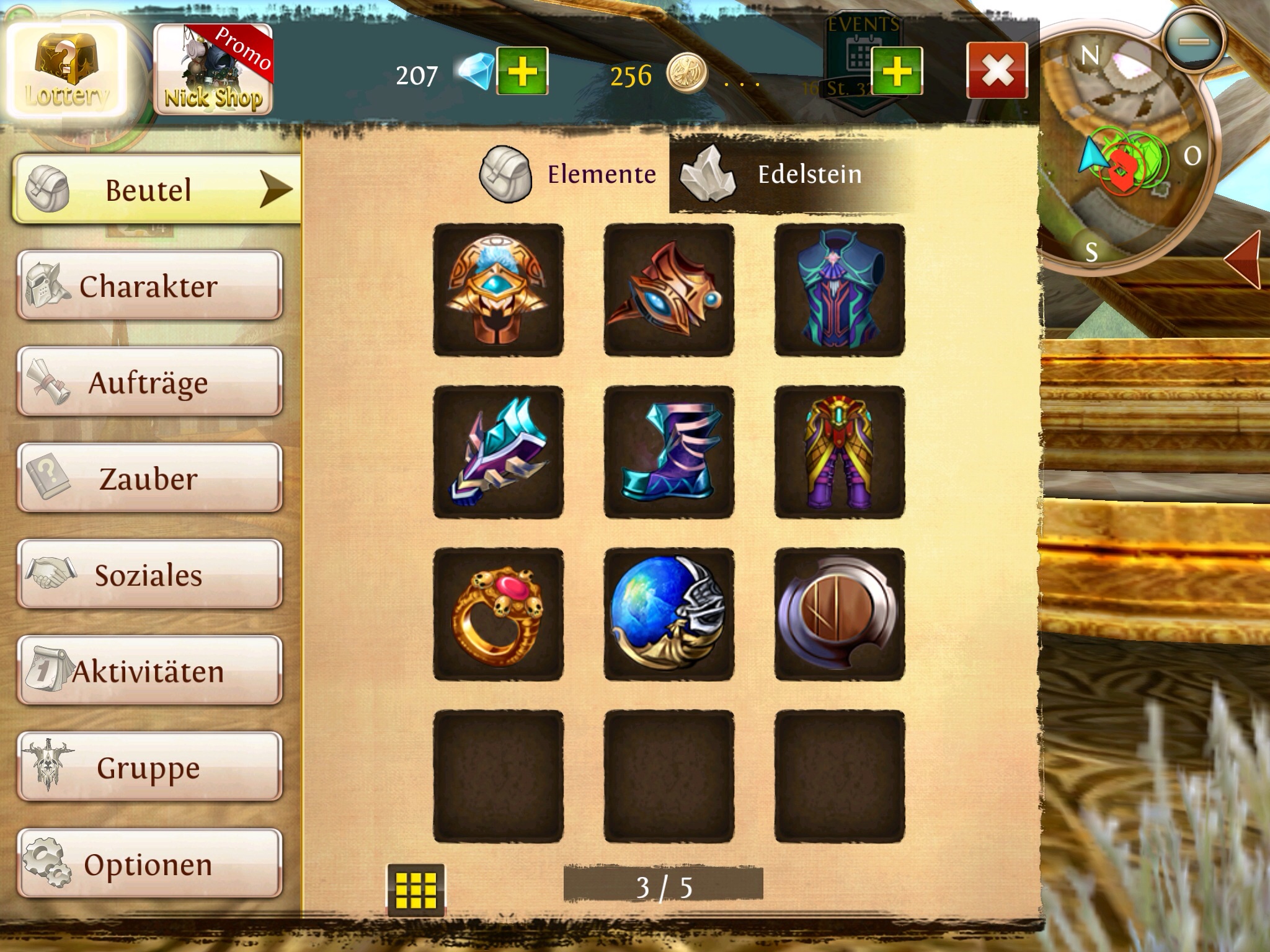Open the Gruppe menu
1270x952 pixels.
click(x=149, y=767)
